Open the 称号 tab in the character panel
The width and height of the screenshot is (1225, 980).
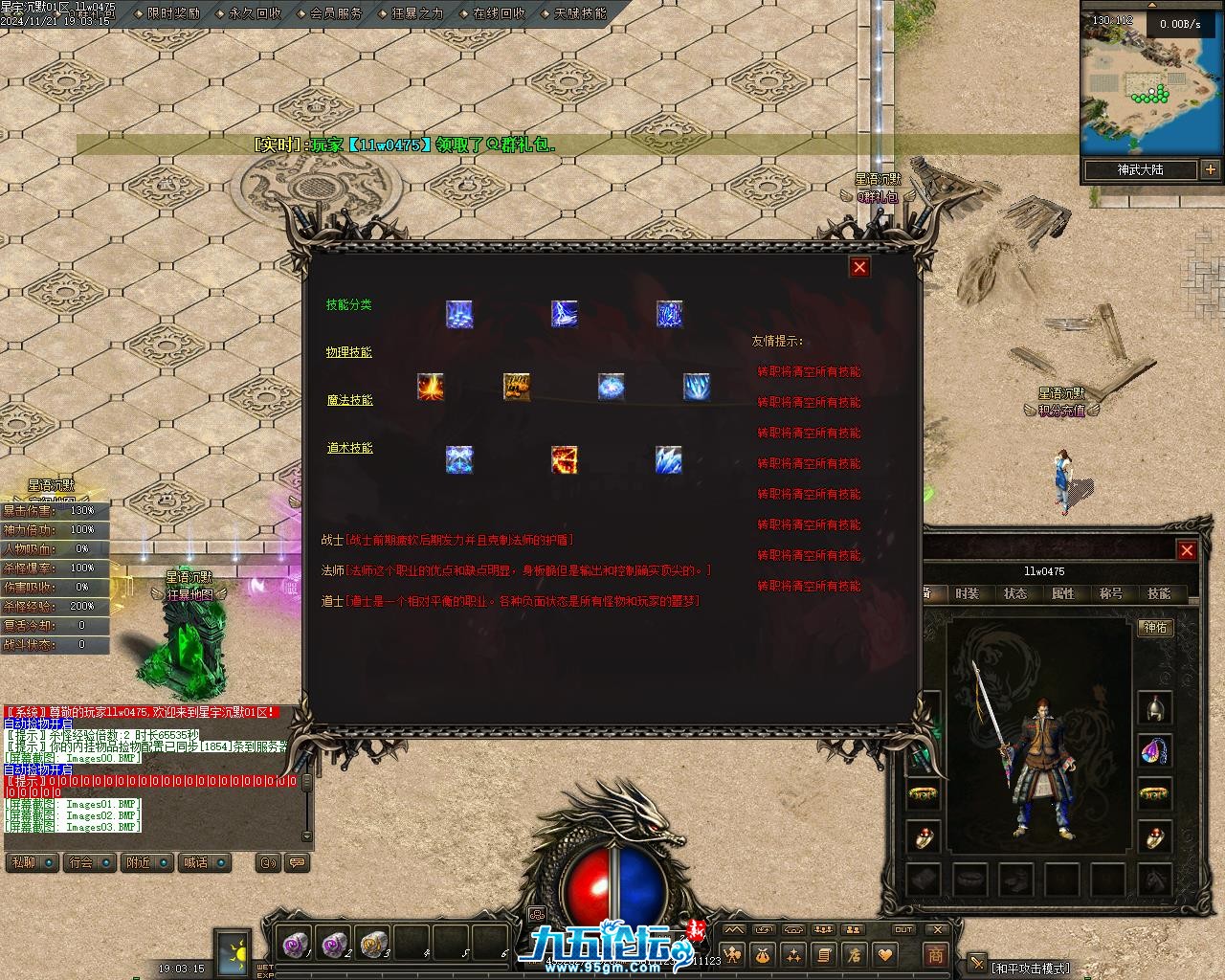coord(1111,593)
